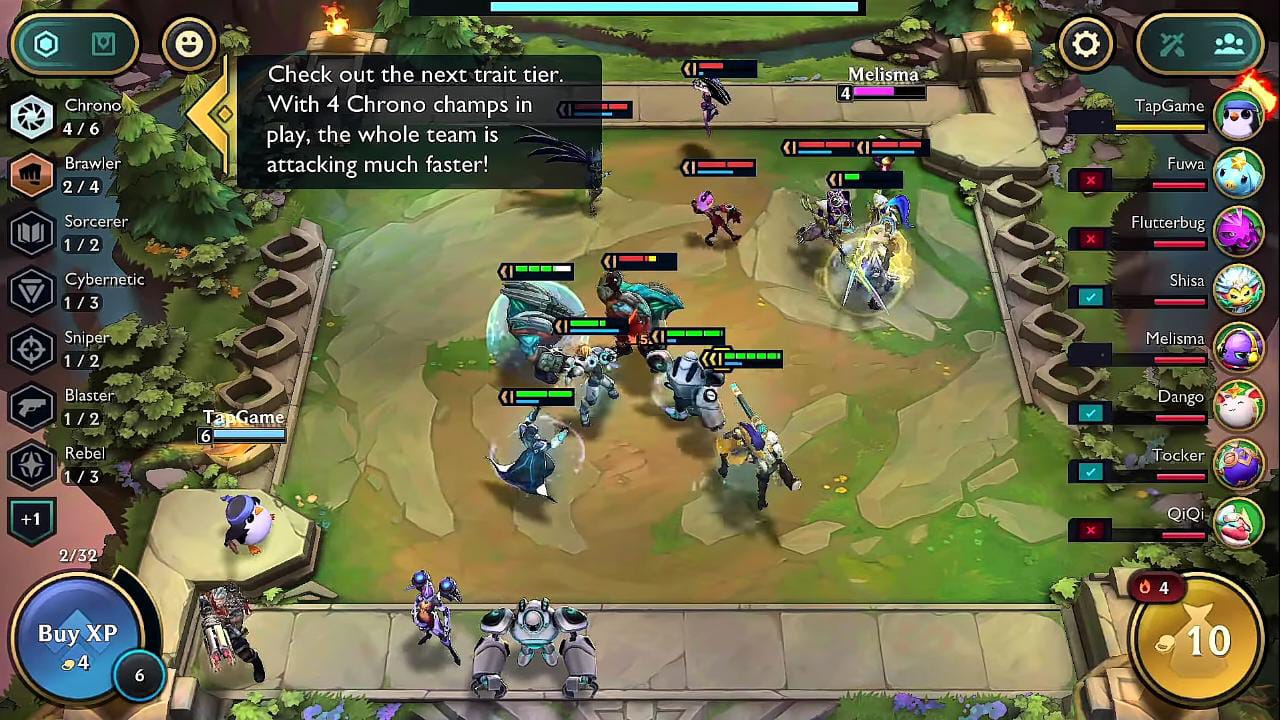
Task: Select the Rebel trait entry
Action: (x=32, y=464)
